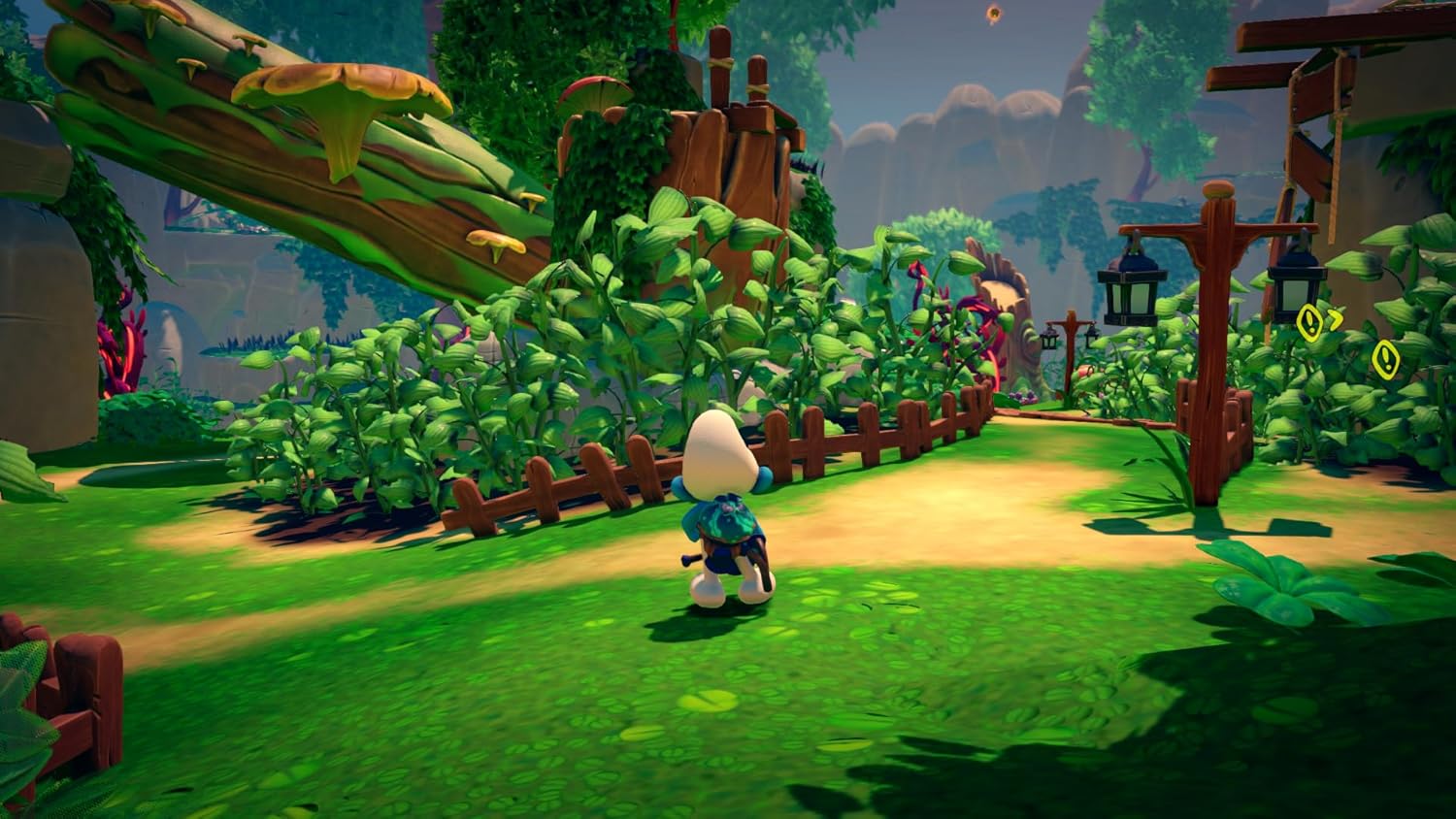
Task: Click the exclamation marker beside the yellow chevron
Action: point(1310,321)
